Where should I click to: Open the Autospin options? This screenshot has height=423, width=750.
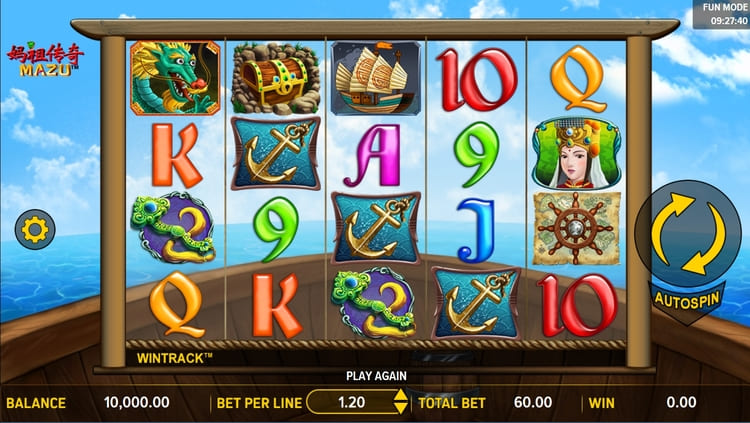pos(689,298)
